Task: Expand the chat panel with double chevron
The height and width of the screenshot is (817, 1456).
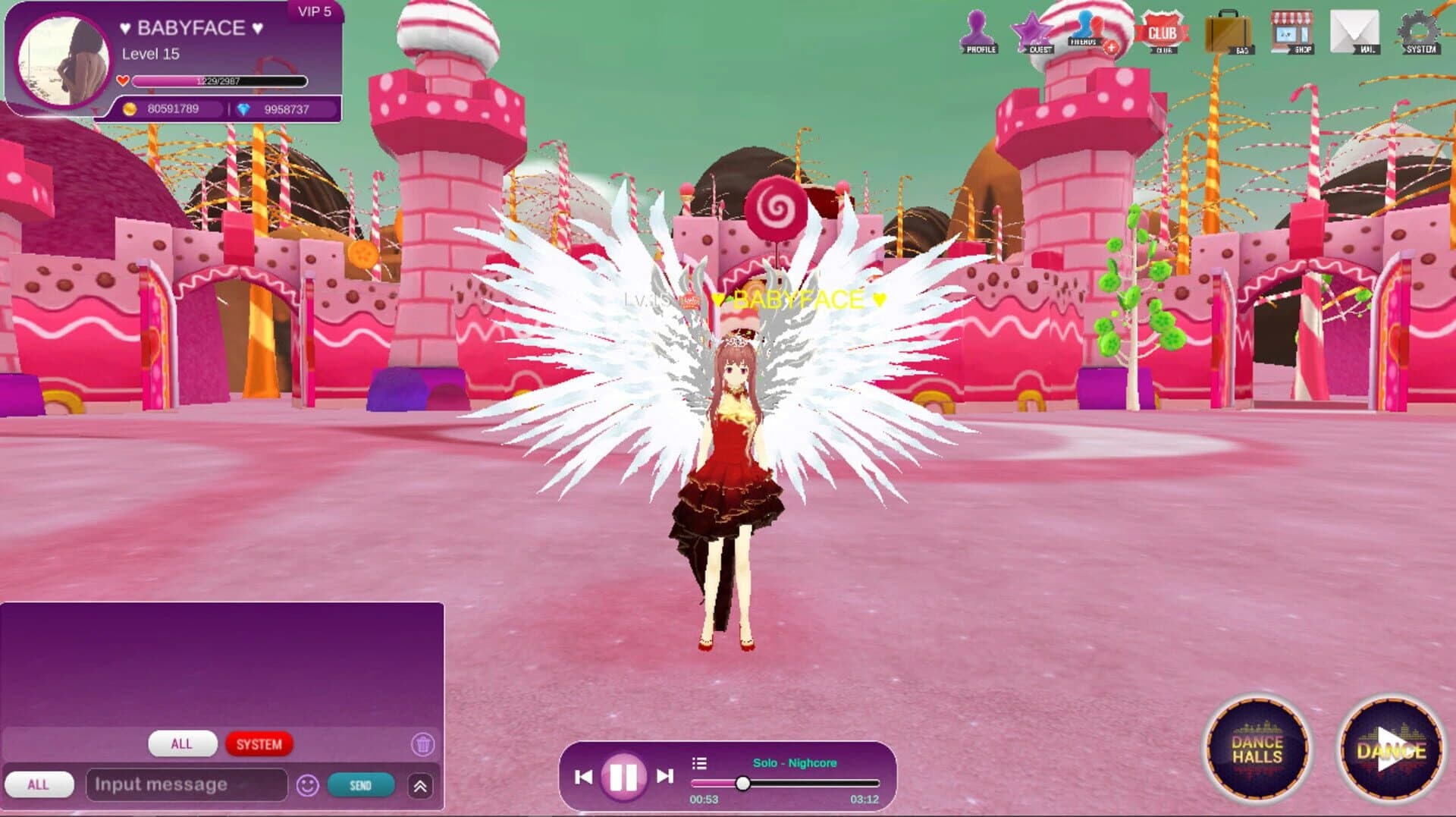Action: pos(421,785)
